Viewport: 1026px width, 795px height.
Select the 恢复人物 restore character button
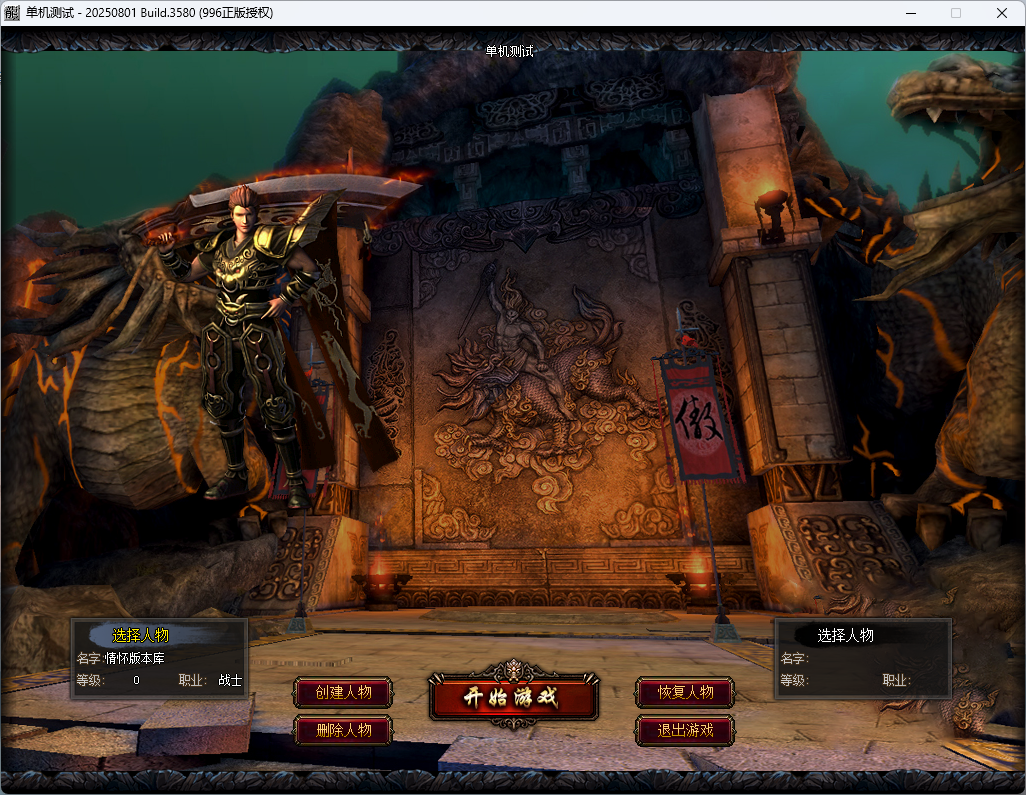pos(685,692)
